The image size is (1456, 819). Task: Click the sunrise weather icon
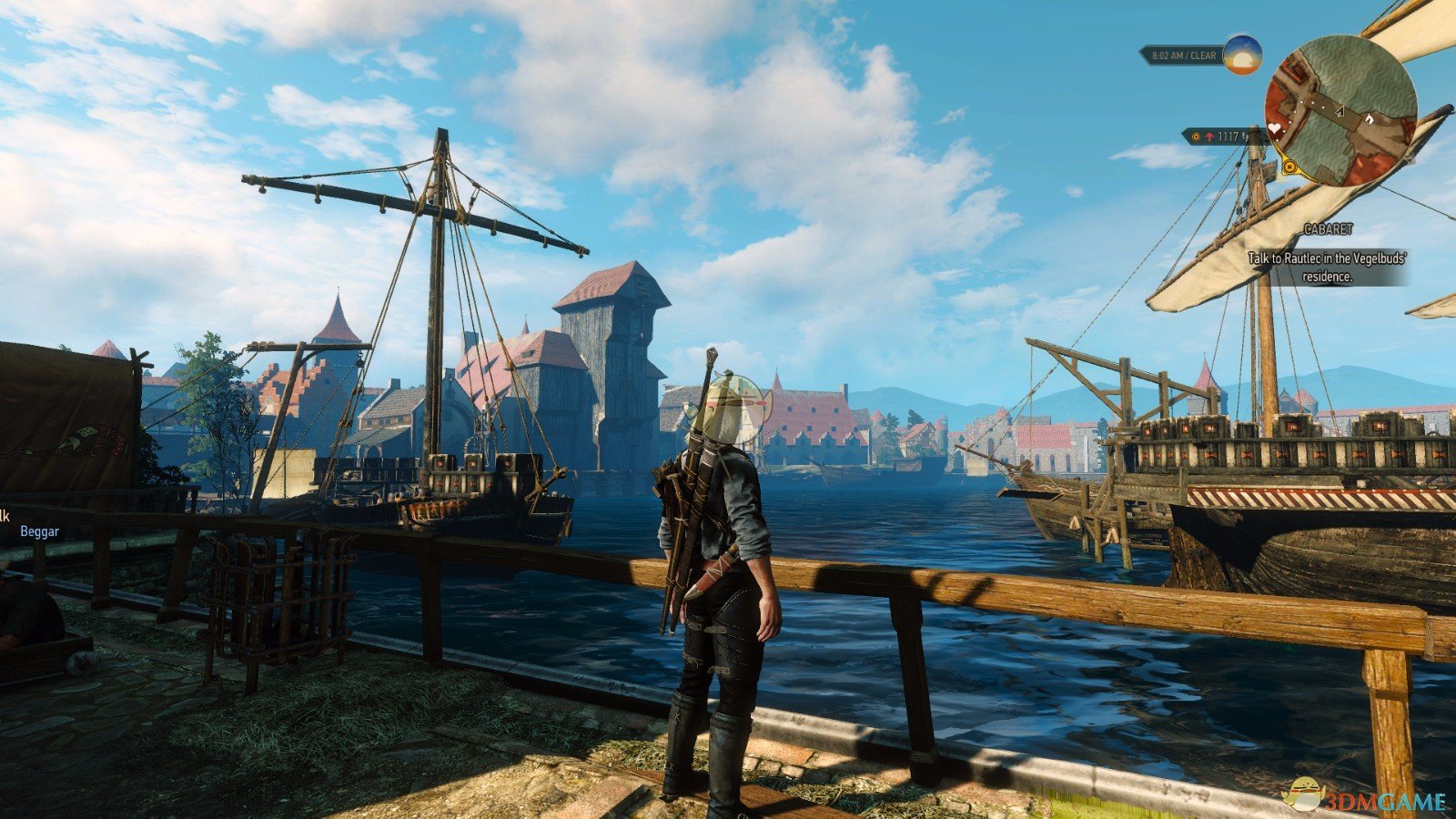point(1242,55)
